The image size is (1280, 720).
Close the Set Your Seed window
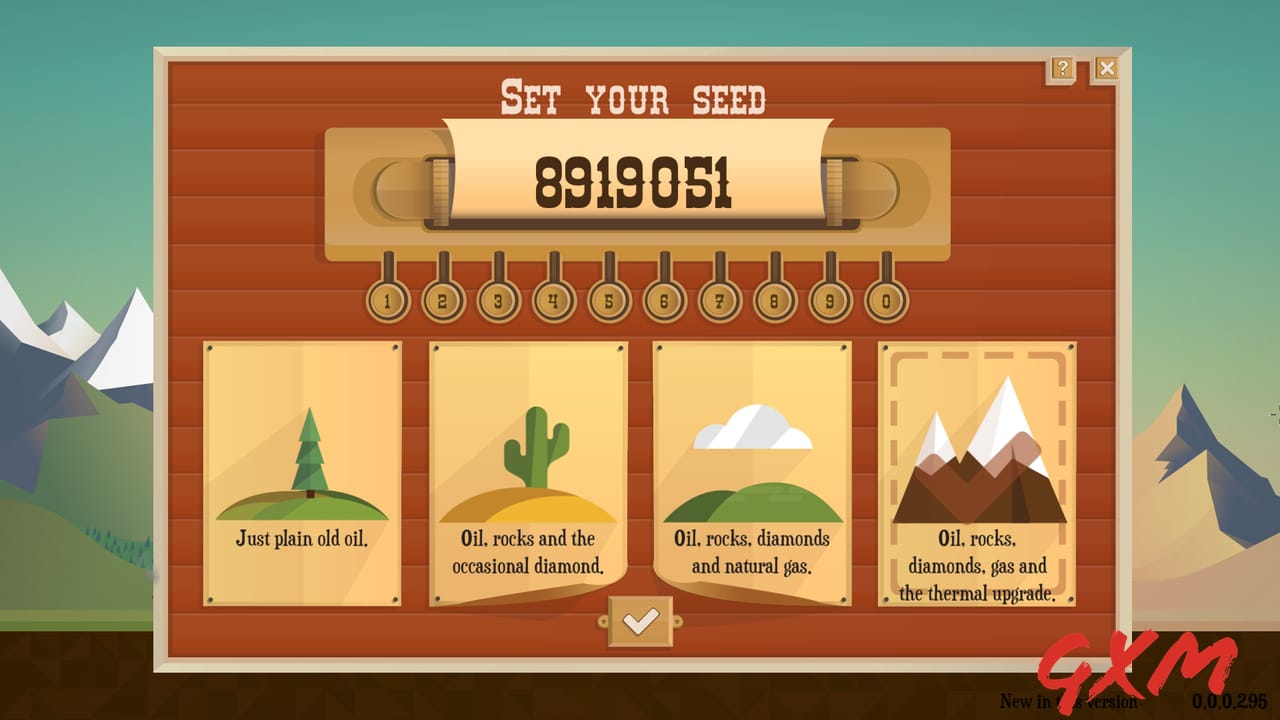pos(1106,67)
